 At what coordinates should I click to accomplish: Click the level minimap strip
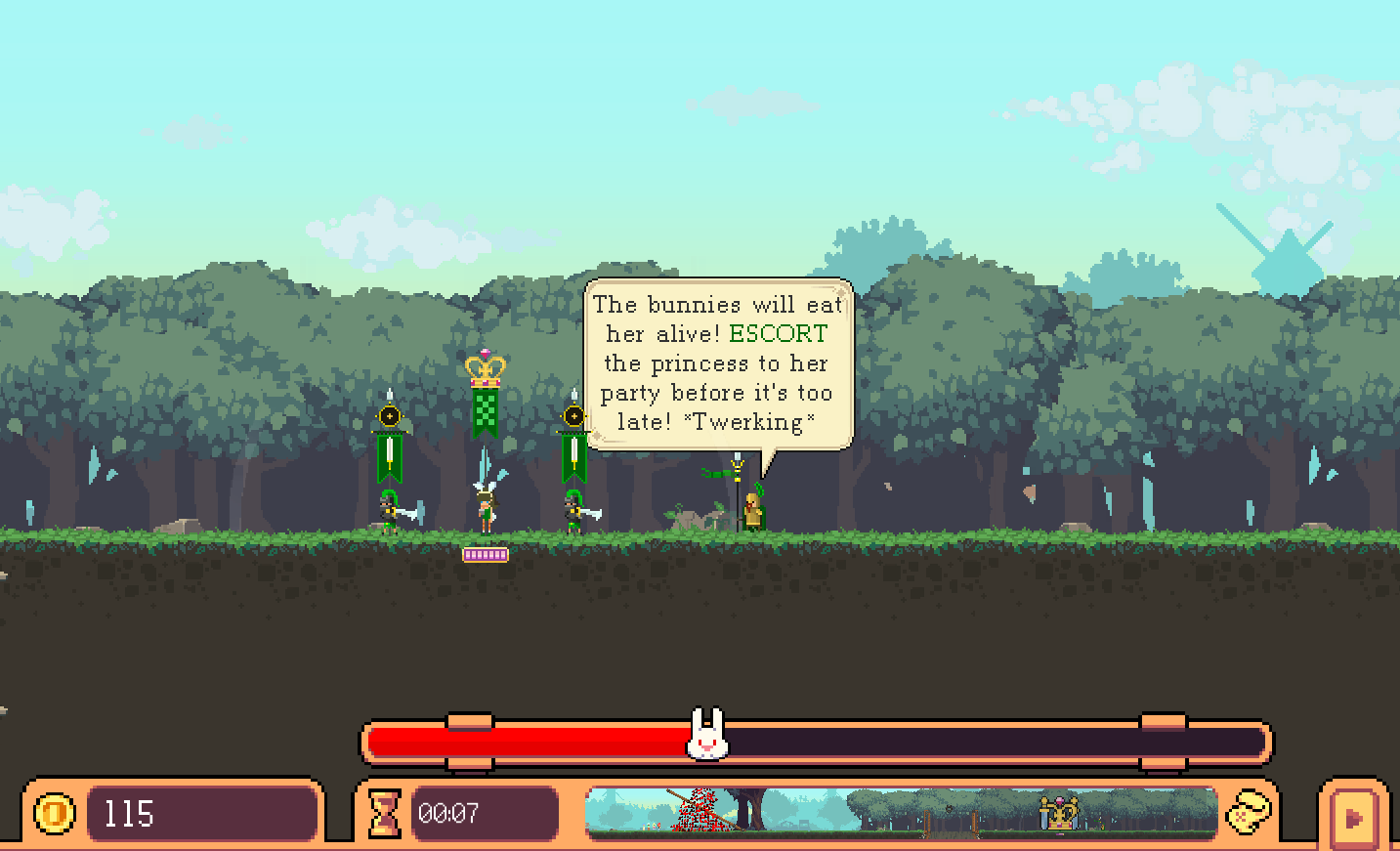click(x=901, y=813)
